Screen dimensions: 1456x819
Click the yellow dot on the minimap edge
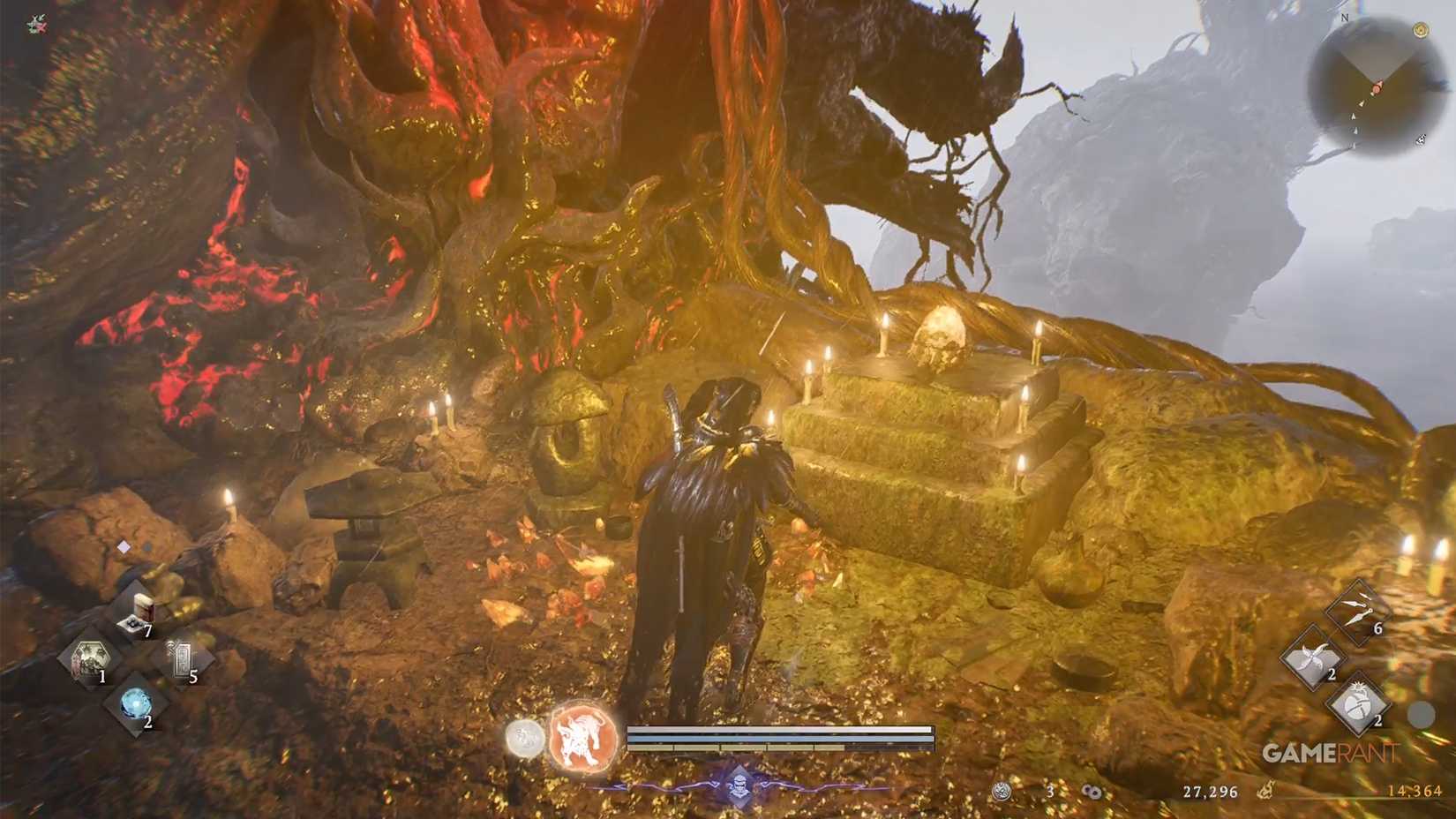pyautogui.click(x=1422, y=30)
